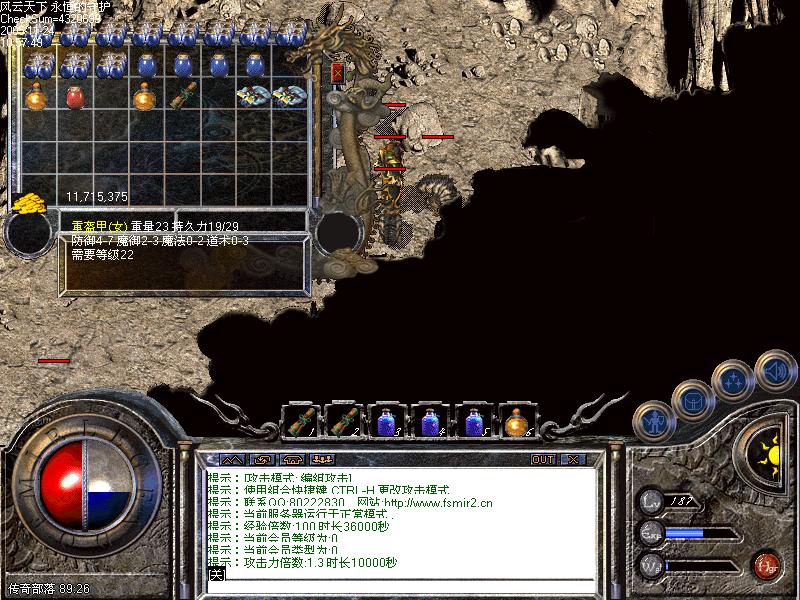
Task: Drink the blue potion in belt slot 4
Action: coord(430,421)
